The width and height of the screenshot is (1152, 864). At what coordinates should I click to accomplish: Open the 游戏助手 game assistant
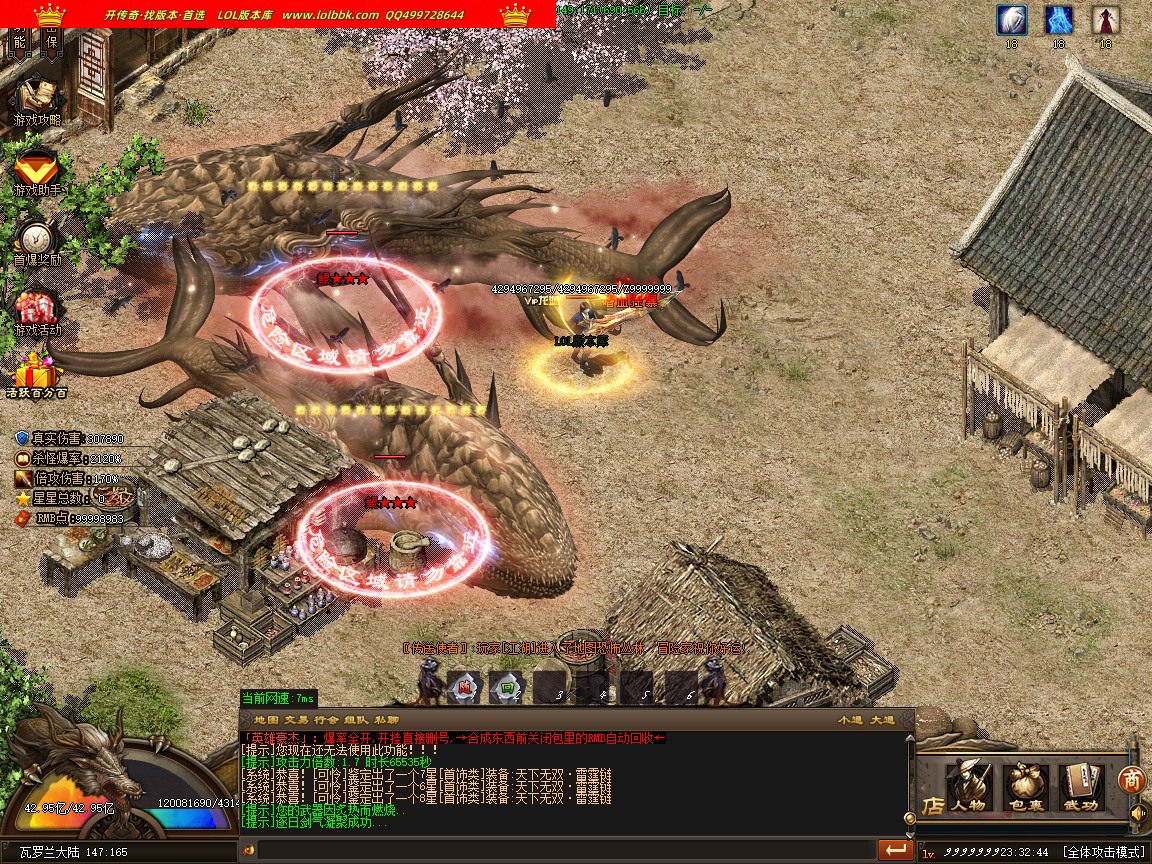(37, 168)
